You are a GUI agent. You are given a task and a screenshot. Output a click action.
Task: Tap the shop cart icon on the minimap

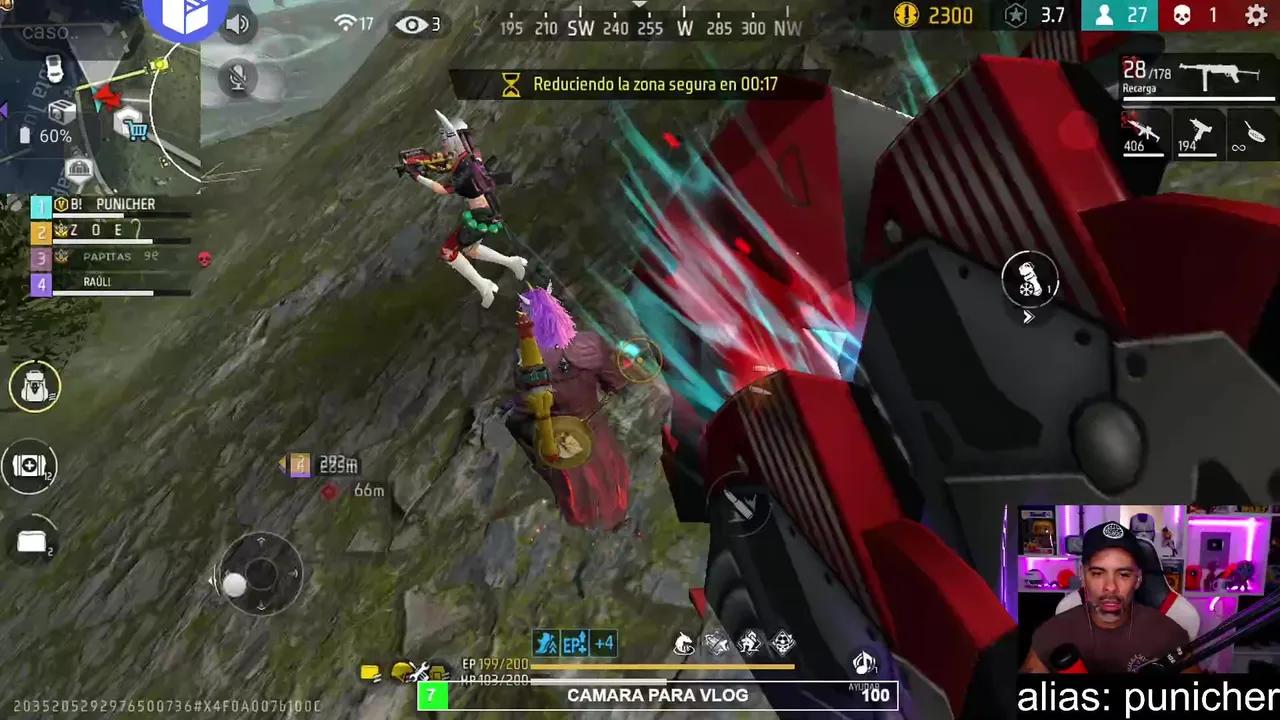coord(135,131)
